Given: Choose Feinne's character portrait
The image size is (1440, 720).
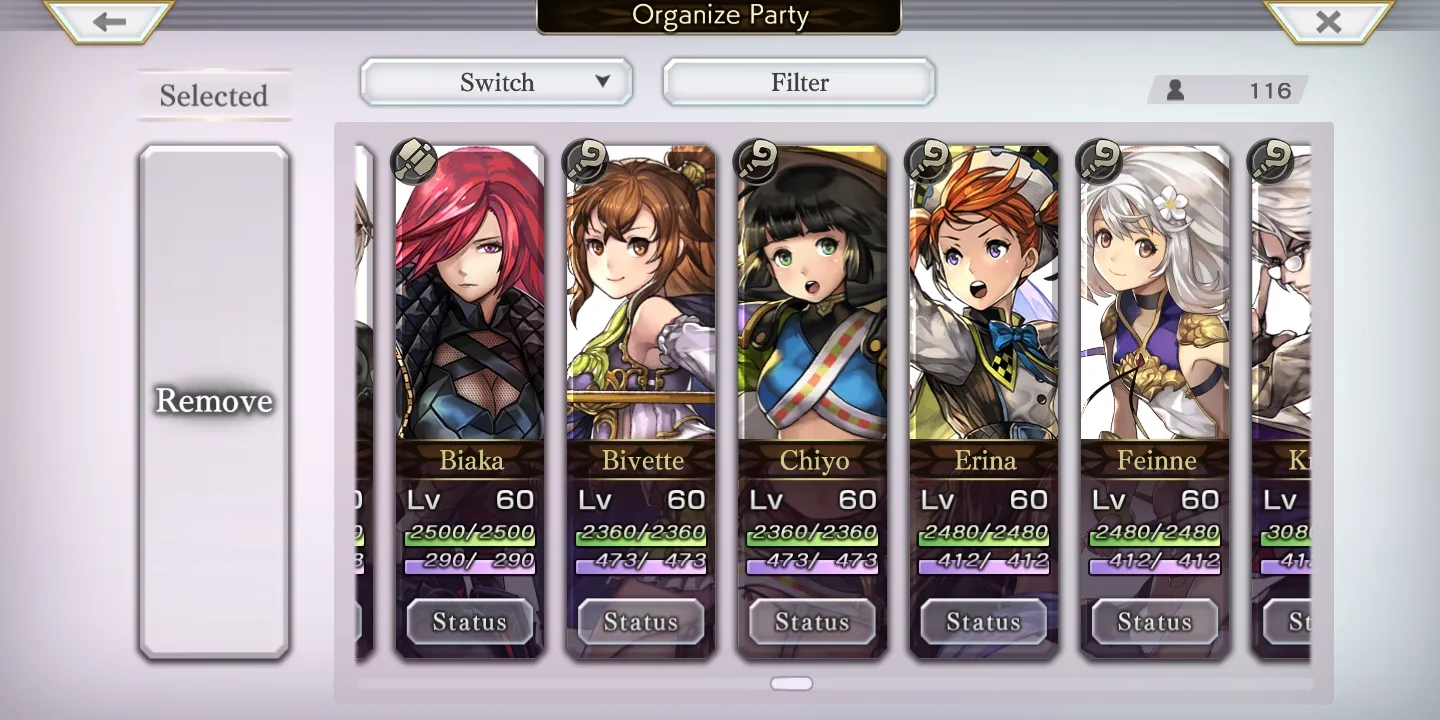Looking at the screenshot, I should (1155, 300).
